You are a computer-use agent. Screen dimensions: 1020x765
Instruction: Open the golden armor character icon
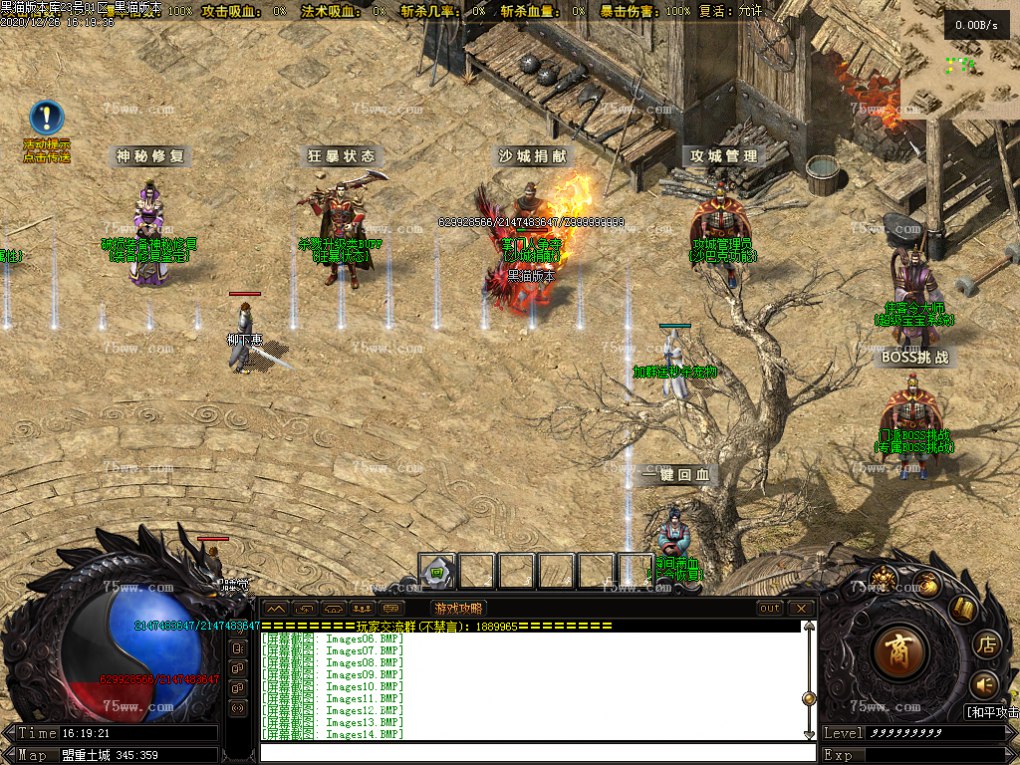[x=882, y=576]
